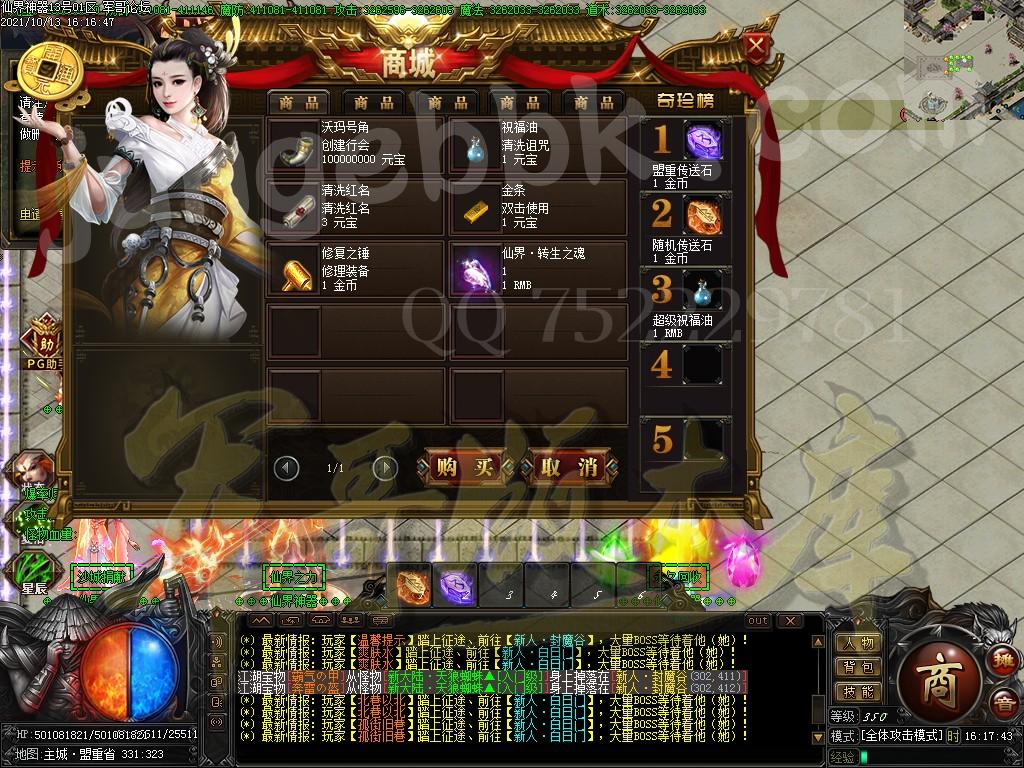Select the 沃玛号角 horn item

pos(292,146)
